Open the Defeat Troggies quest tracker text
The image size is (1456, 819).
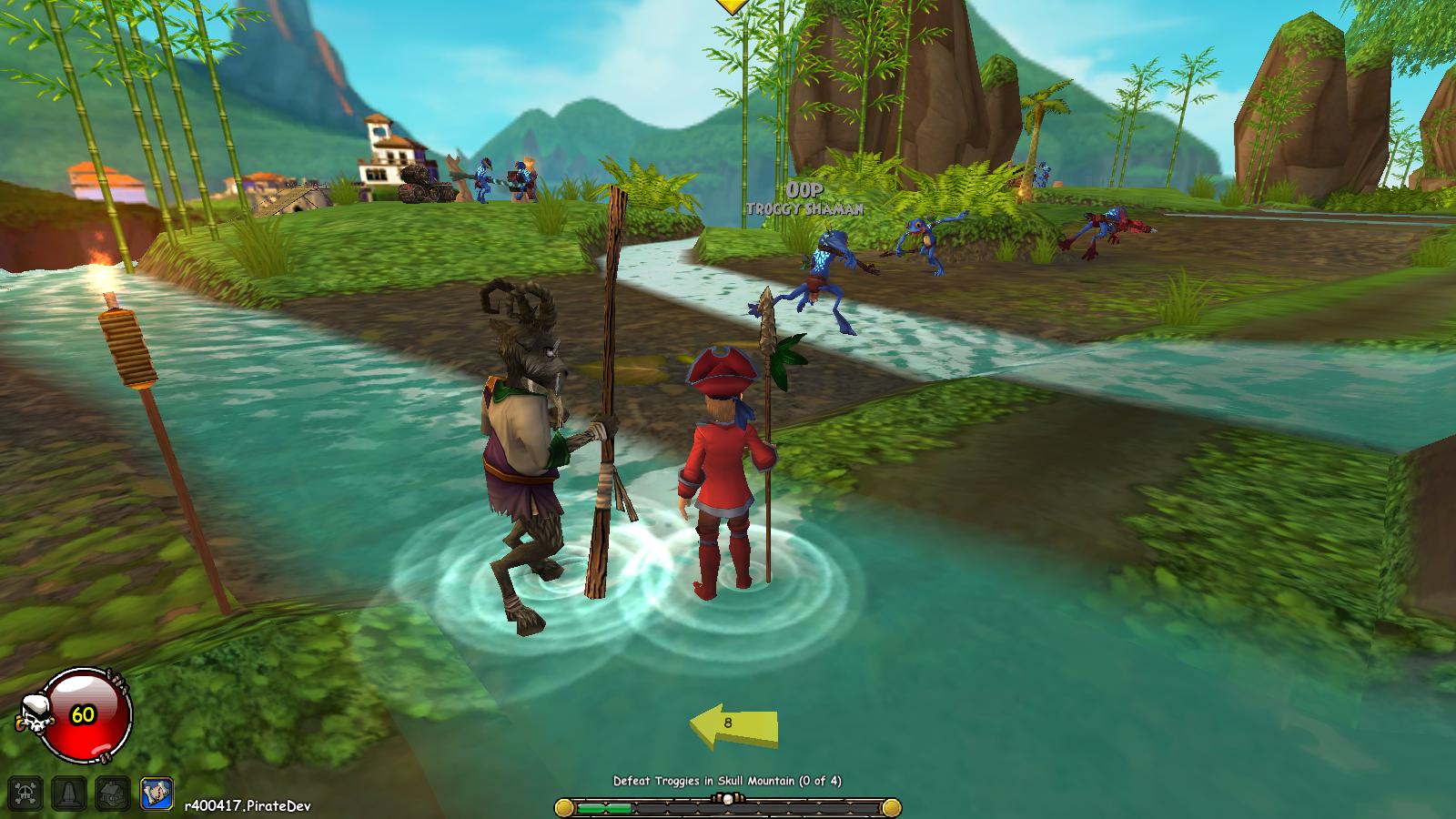coord(727,781)
